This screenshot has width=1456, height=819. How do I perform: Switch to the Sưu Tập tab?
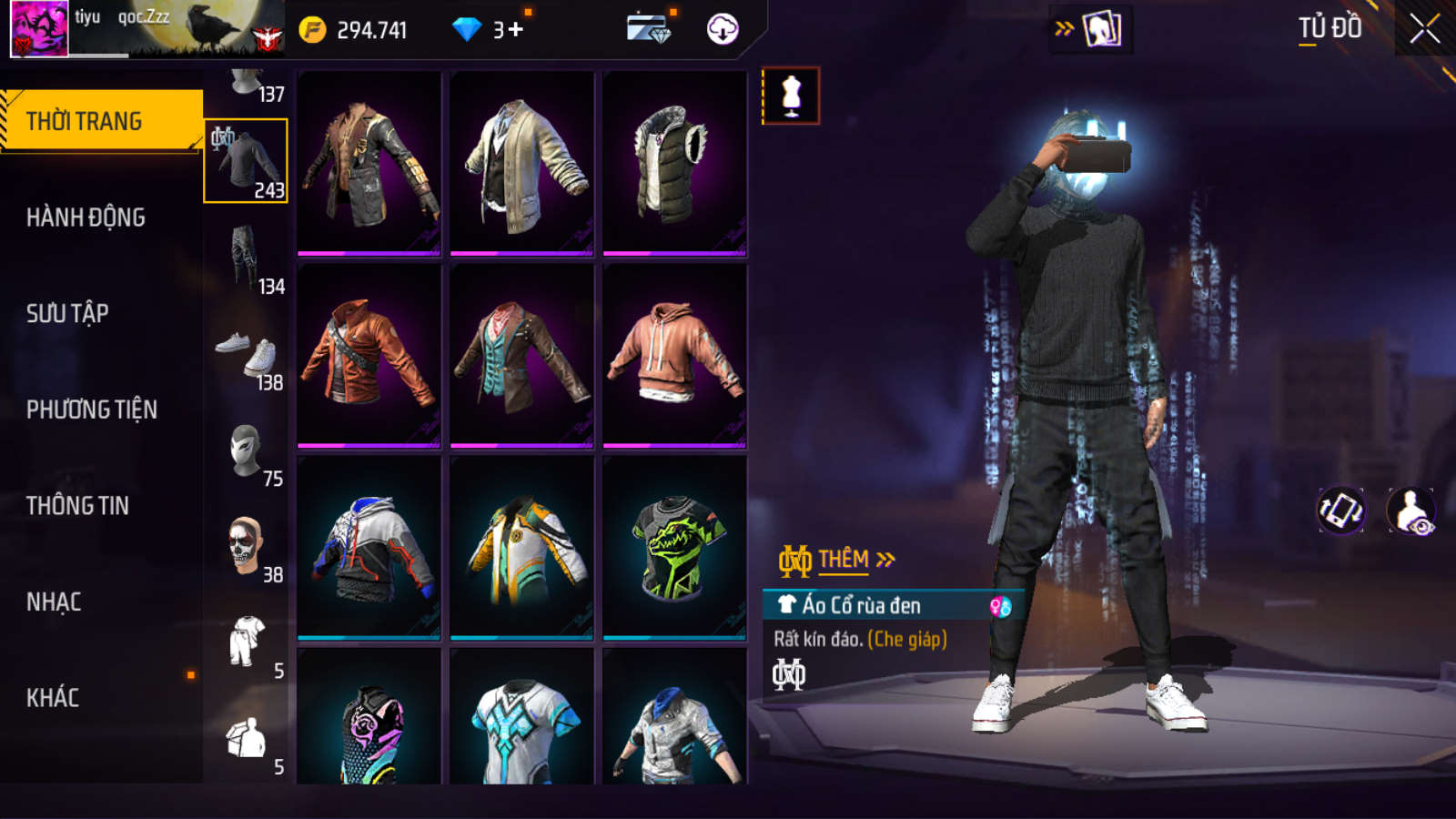pos(67,314)
